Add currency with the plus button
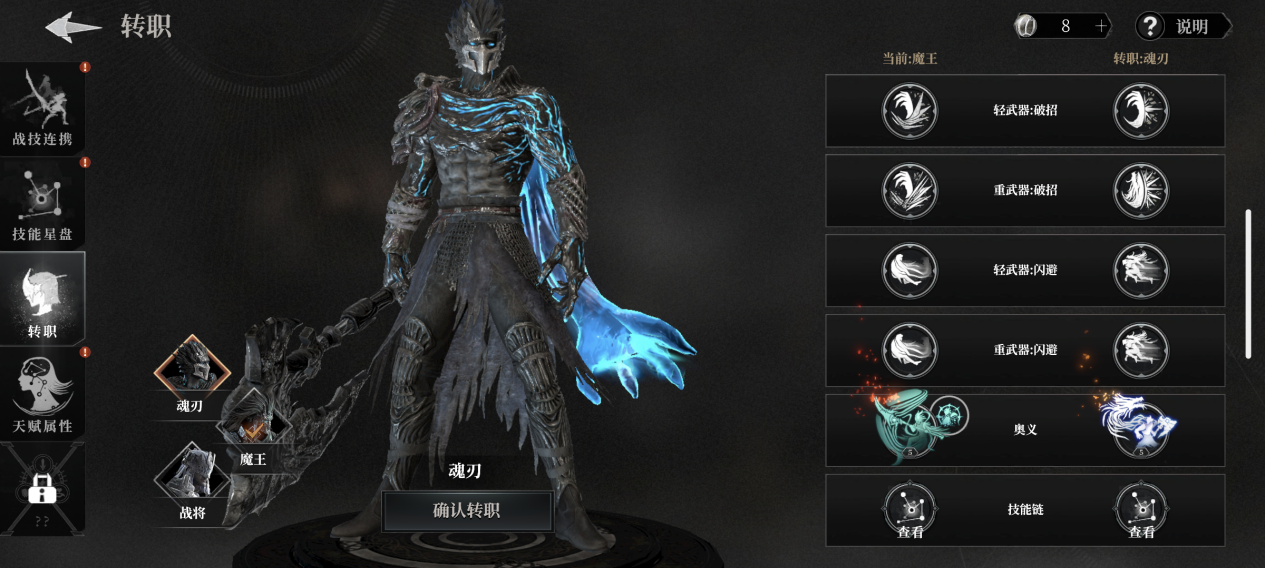This screenshot has height=568, width=1265. [x=1102, y=27]
